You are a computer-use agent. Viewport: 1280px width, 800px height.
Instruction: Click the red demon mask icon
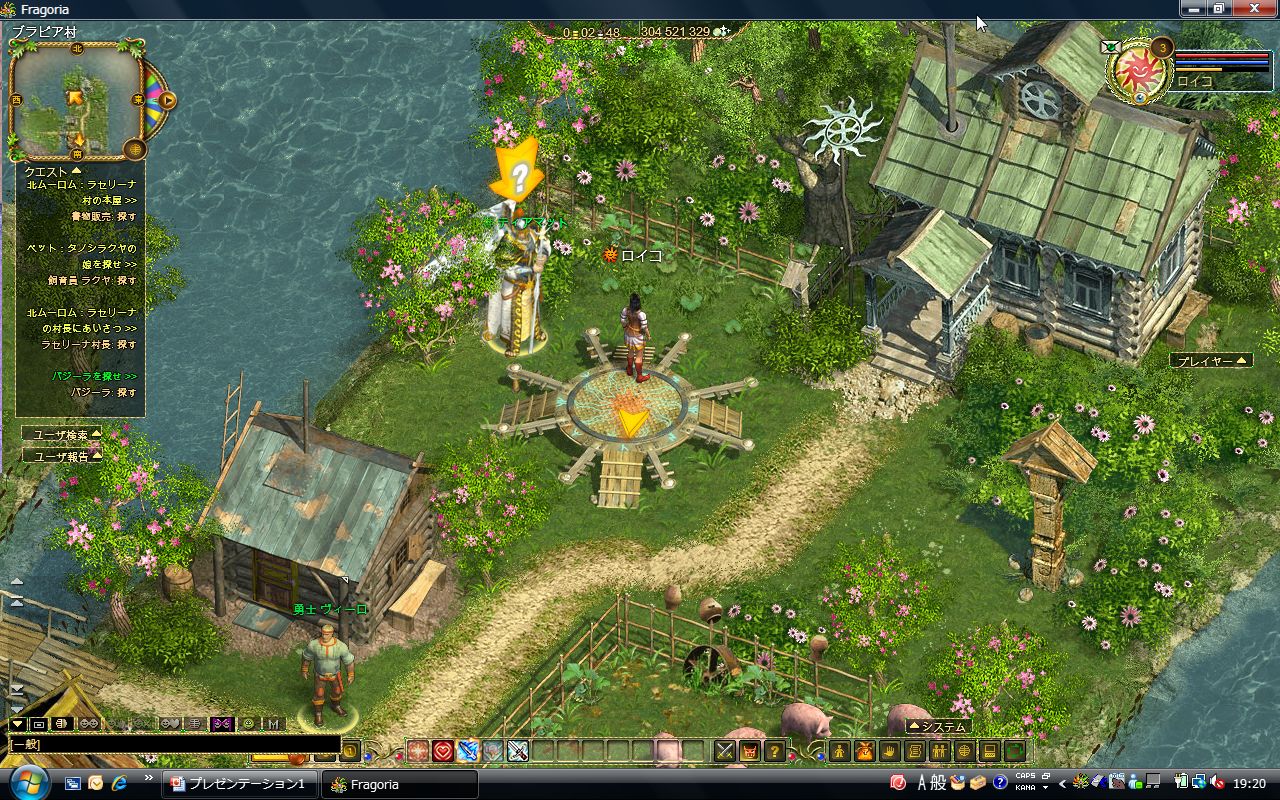748,751
